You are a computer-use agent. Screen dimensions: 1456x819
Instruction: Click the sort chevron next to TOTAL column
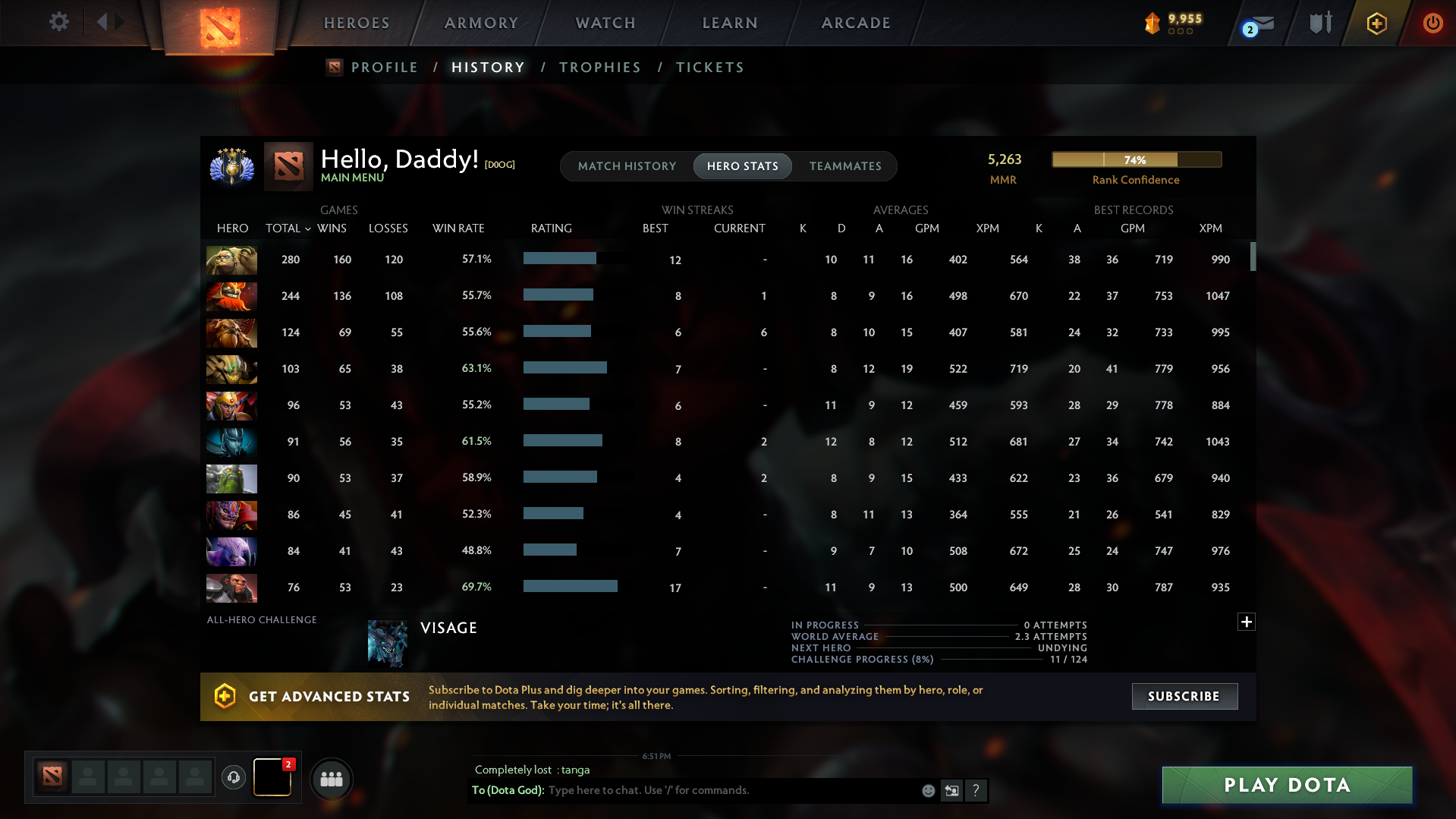pos(307,228)
